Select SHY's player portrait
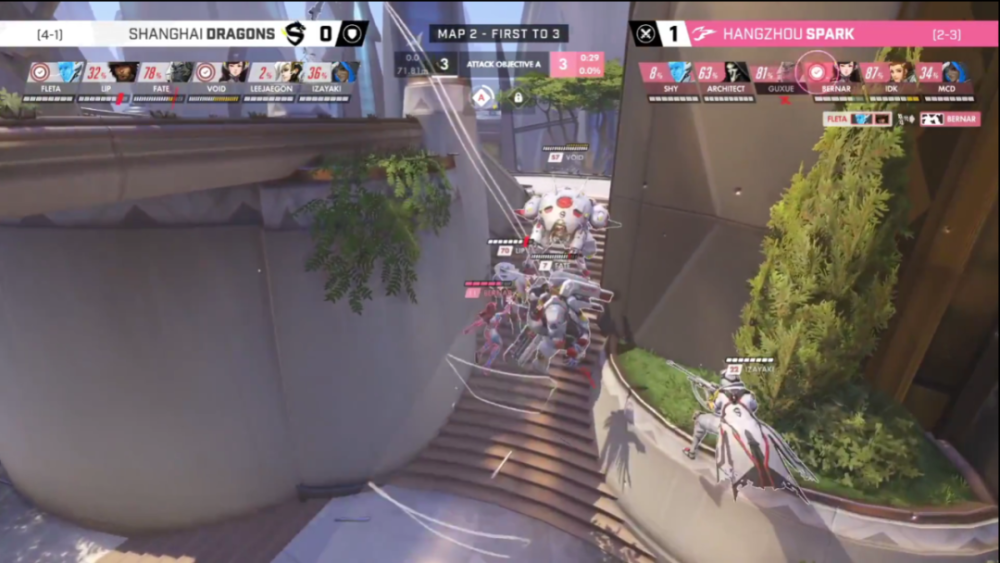The width and height of the screenshot is (1000, 563). 680,72
